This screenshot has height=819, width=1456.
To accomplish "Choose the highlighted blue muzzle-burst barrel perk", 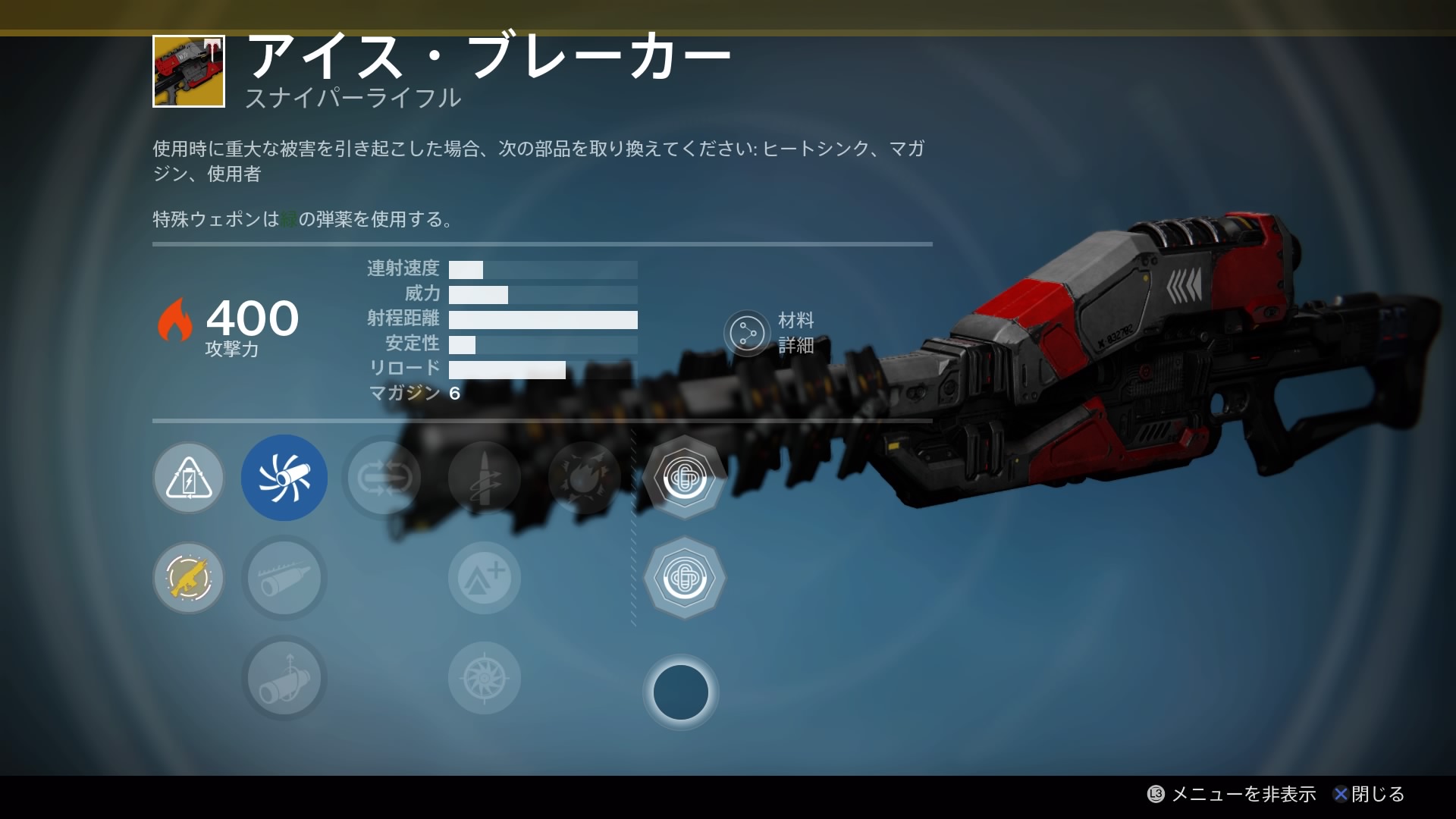I will (x=284, y=478).
